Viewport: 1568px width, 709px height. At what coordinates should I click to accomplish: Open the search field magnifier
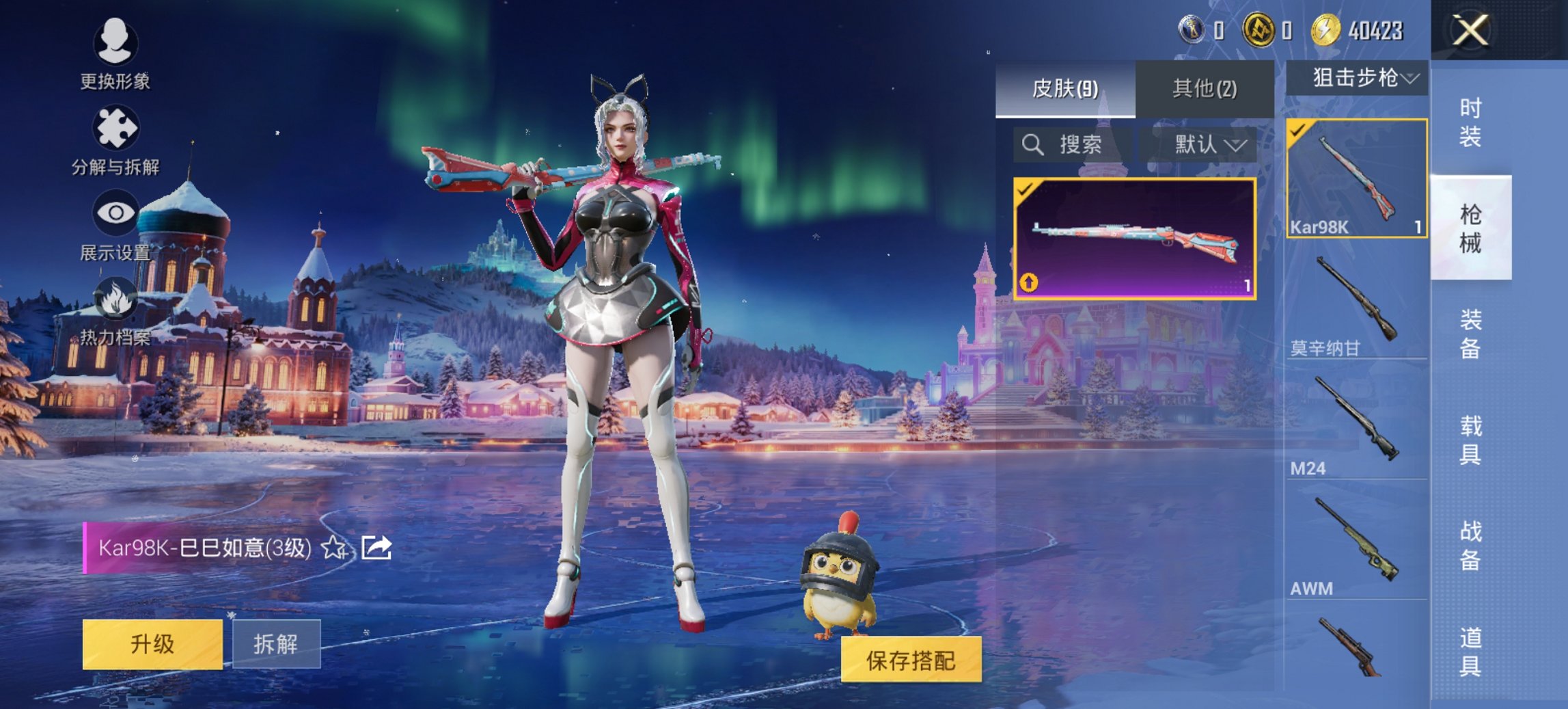1032,146
